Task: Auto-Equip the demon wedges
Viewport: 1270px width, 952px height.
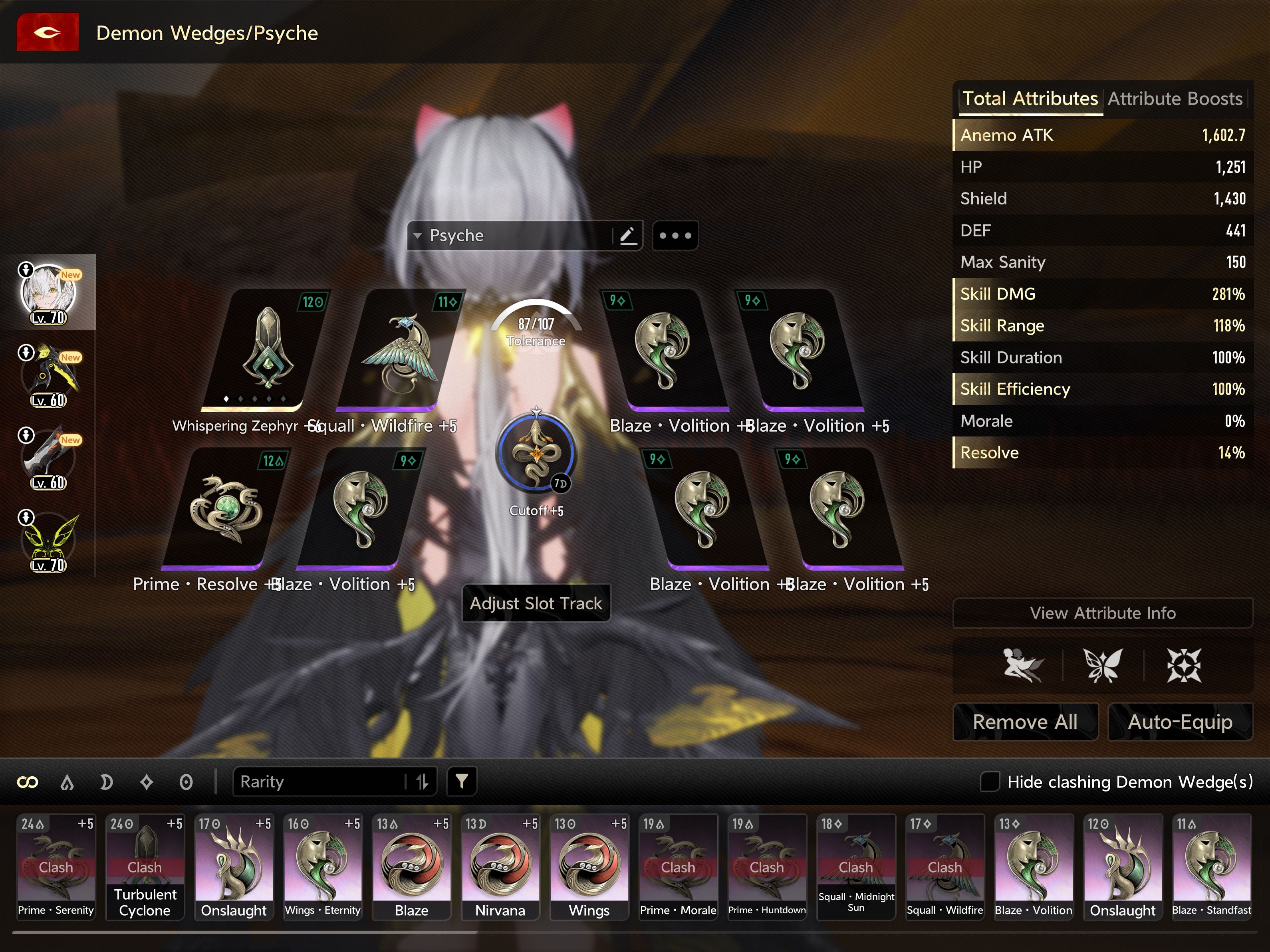Action: (1179, 722)
